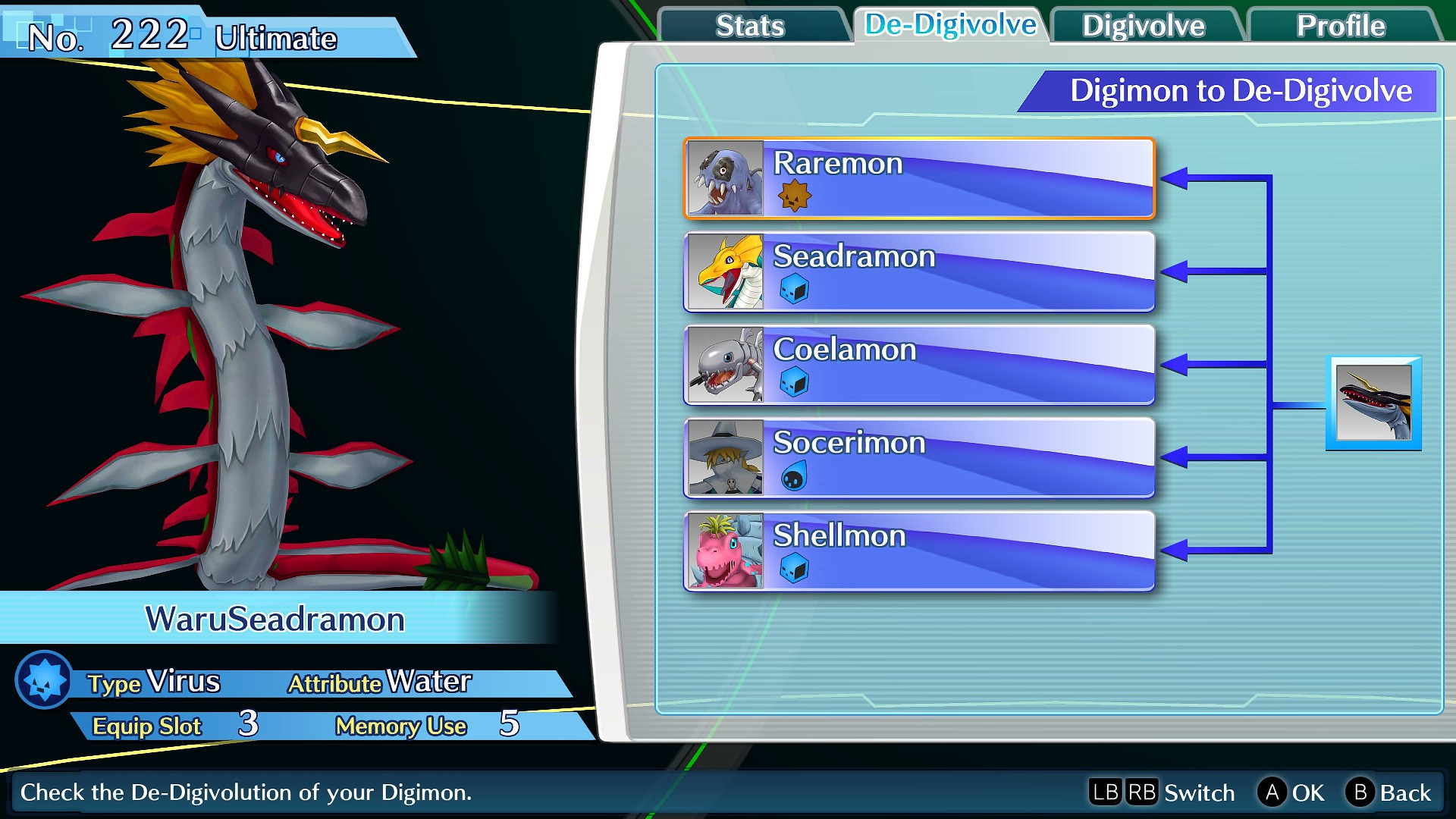1456x819 pixels.
Task: Select the Seadramon entry
Action: (918, 271)
